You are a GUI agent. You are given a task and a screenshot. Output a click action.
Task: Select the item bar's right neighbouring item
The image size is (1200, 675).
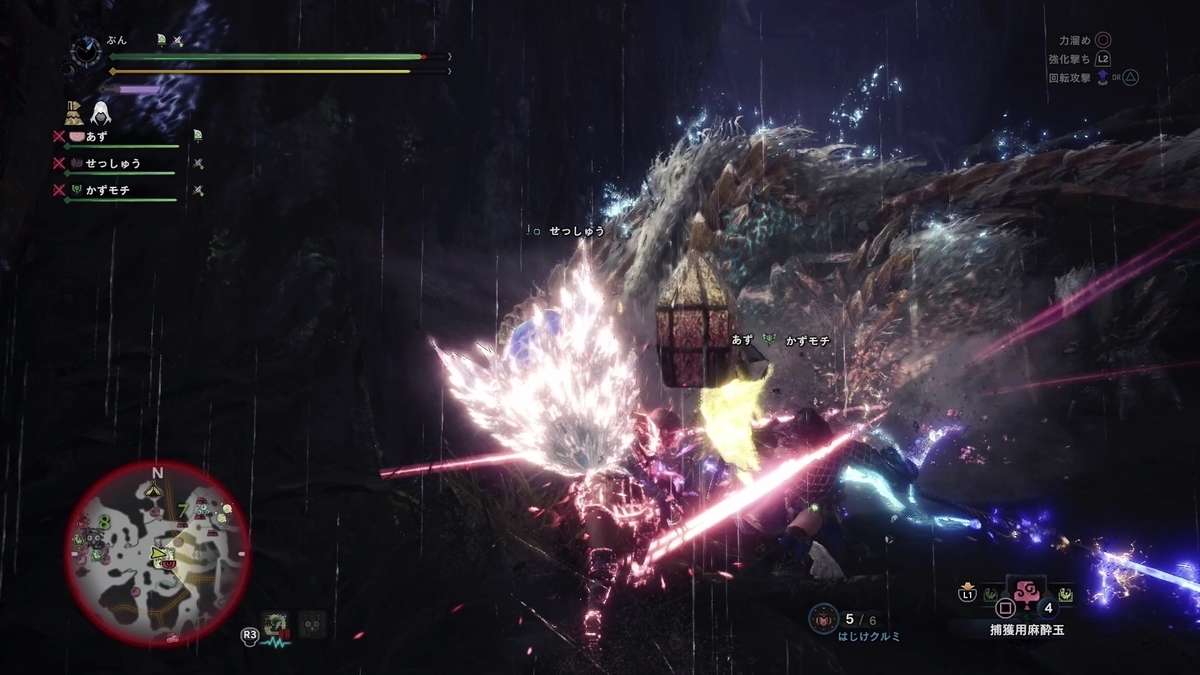point(1066,595)
